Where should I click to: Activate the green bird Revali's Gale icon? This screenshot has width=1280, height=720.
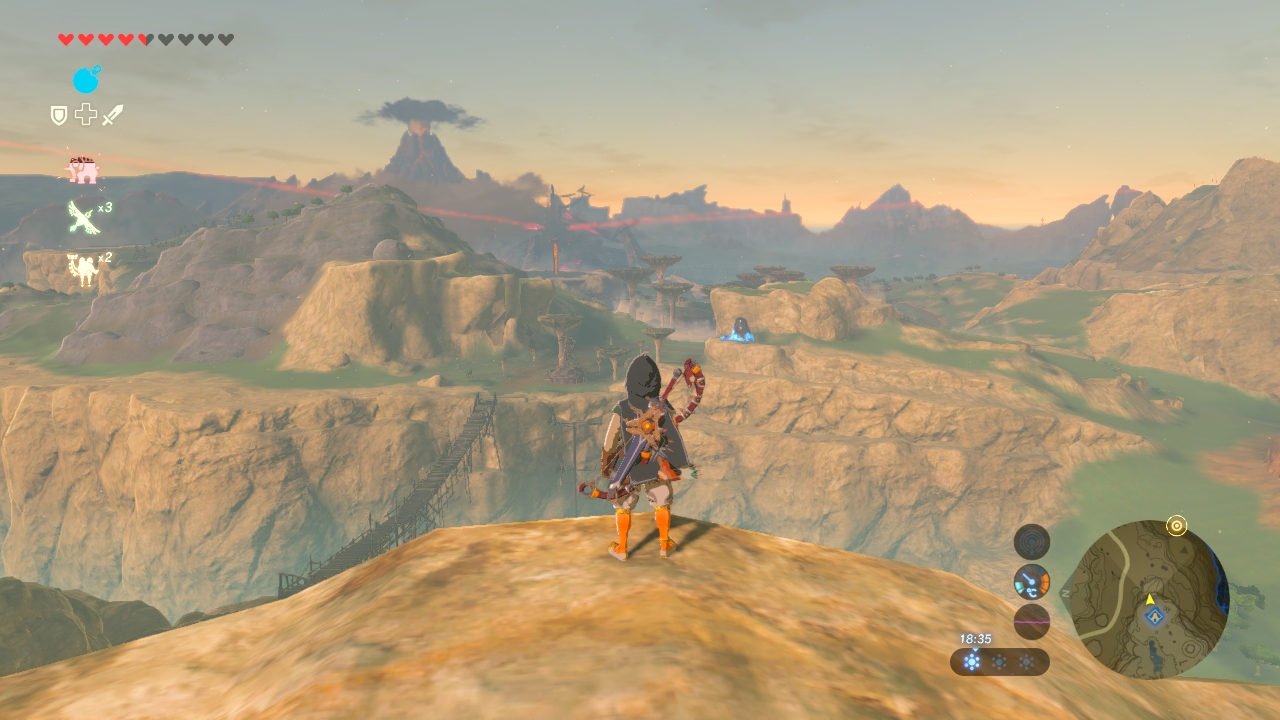click(x=82, y=217)
